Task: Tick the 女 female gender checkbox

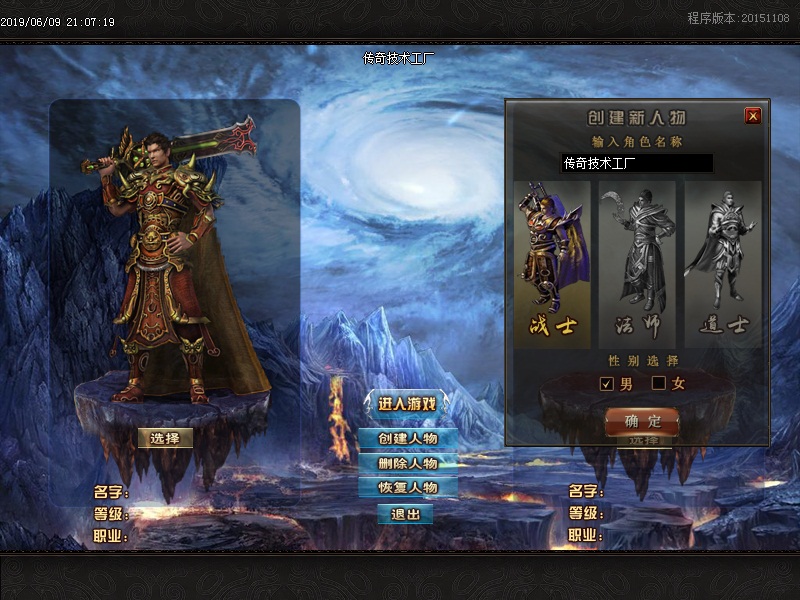Action: 659,383
